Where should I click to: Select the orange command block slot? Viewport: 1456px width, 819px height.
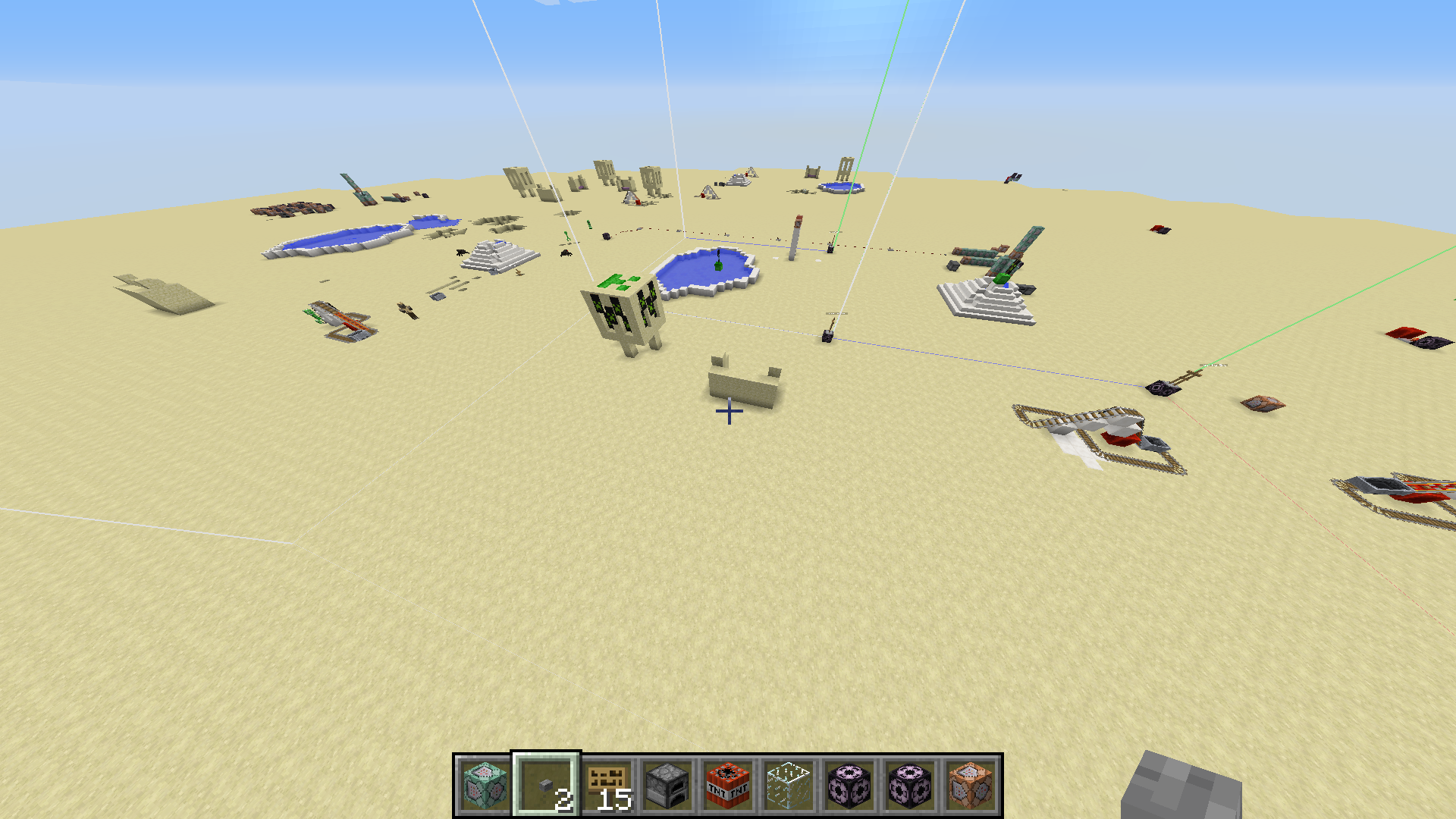971,785
